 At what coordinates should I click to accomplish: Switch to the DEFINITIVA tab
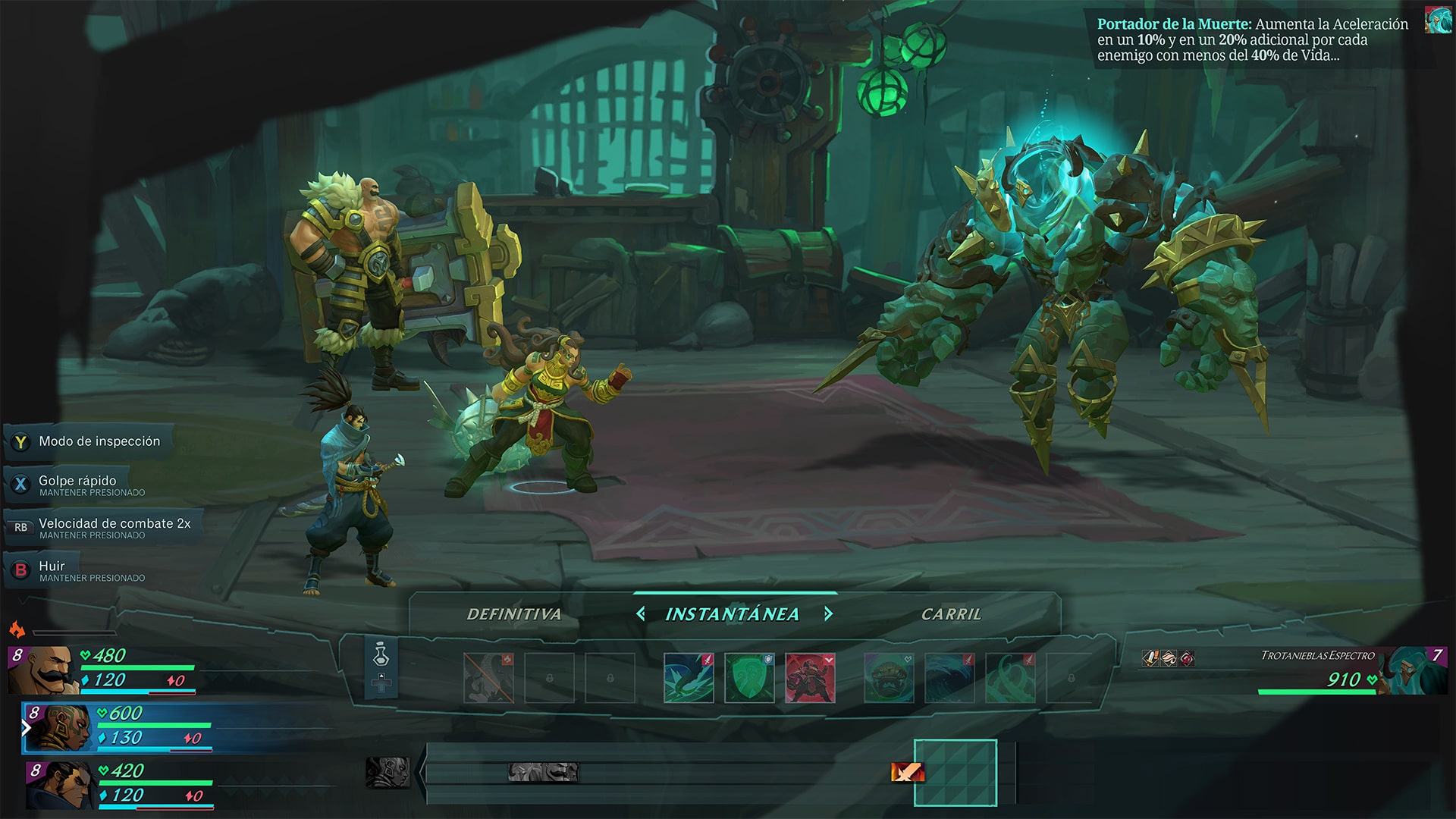point(514,615)
